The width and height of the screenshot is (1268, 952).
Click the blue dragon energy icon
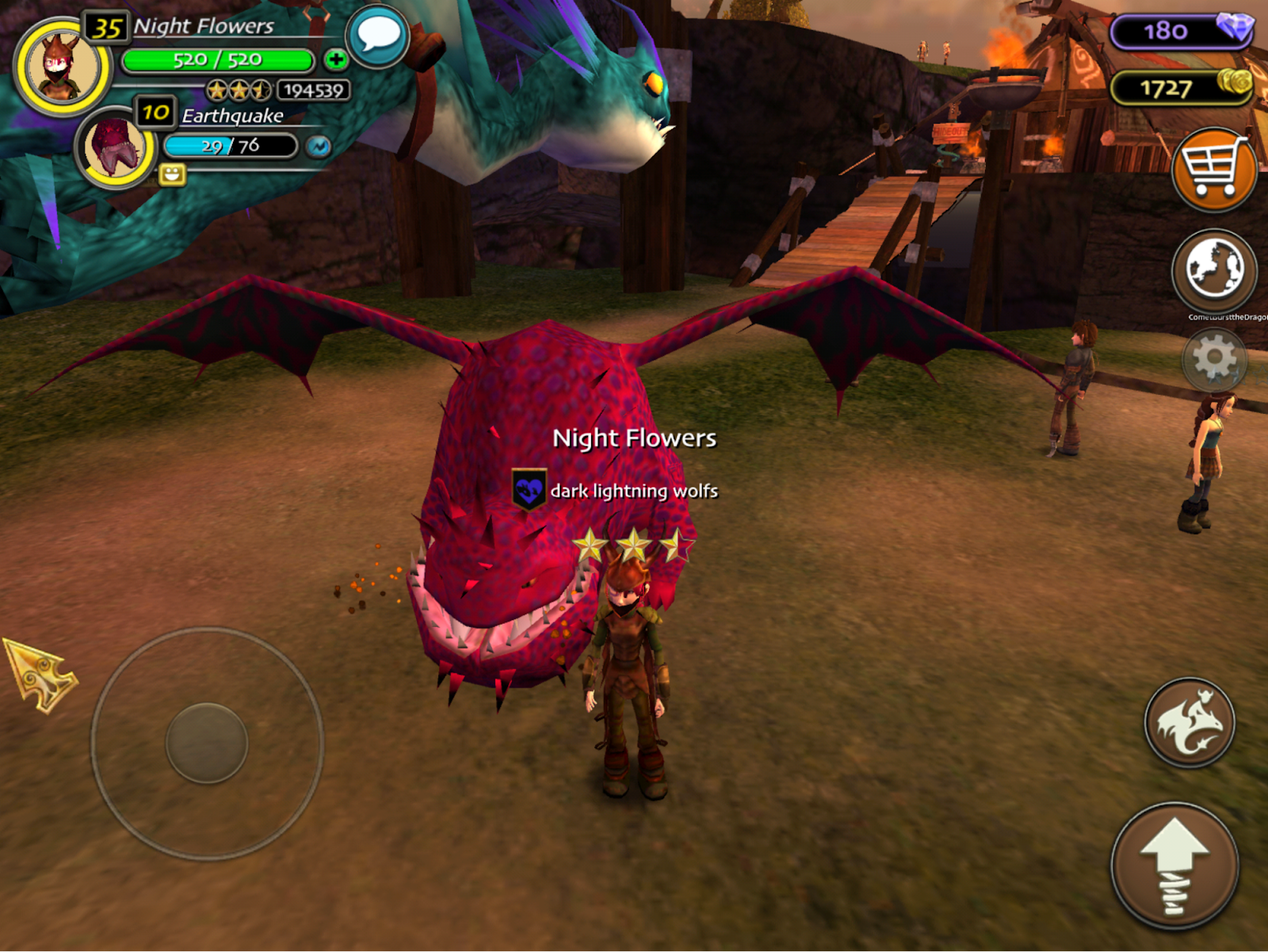(319, 147)
